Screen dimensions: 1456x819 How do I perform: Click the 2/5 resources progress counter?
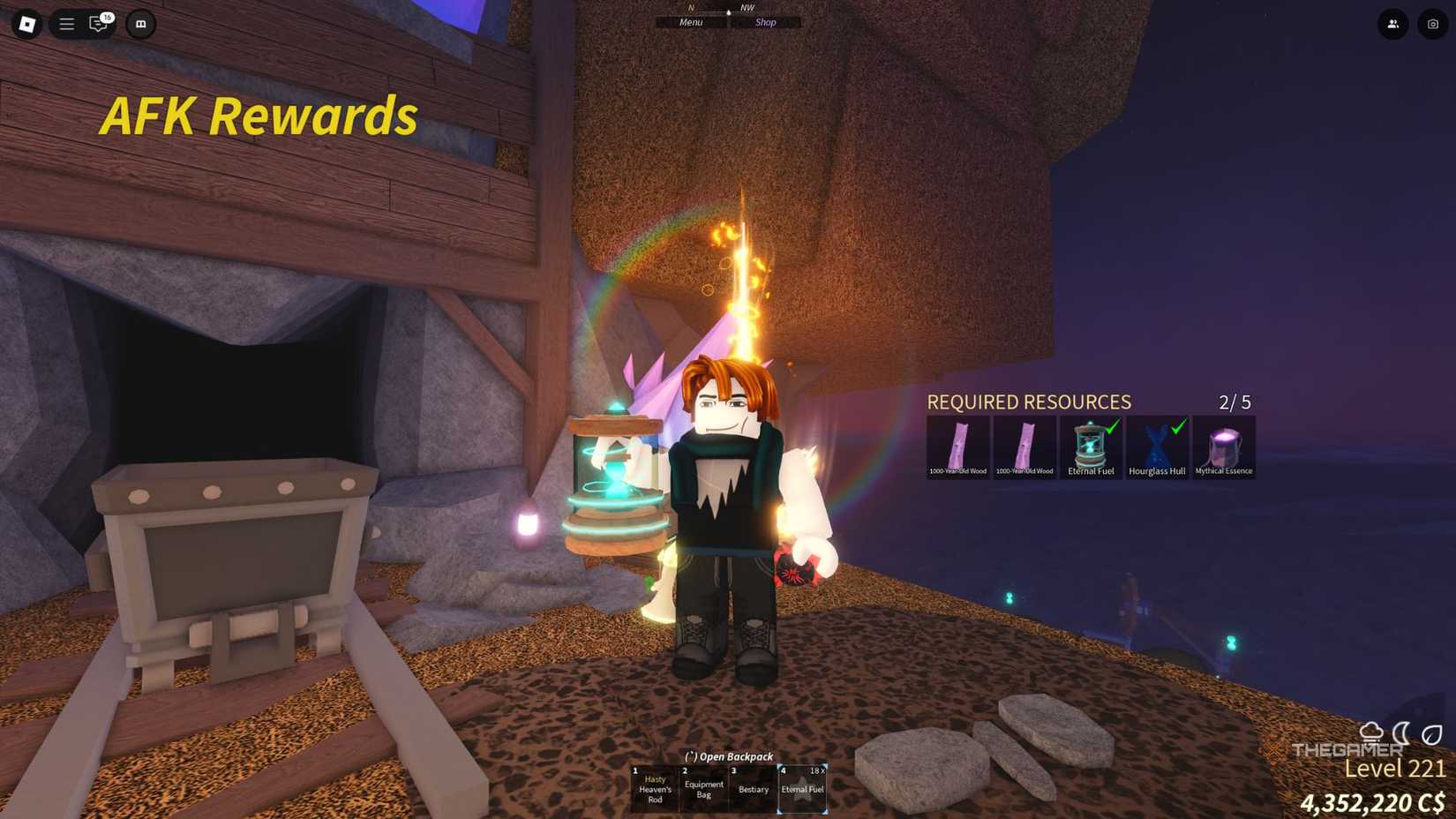(1233, 402)
